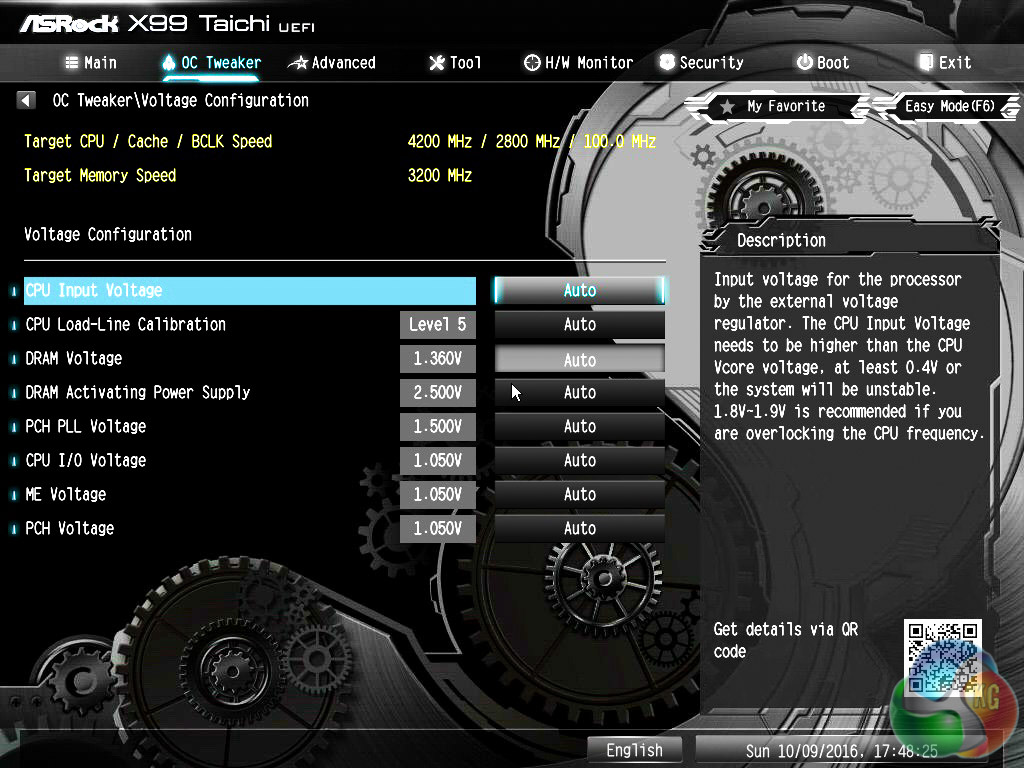Image resolution: width=1024 pixels, height=768 pixels.
Task: Click the back arrow beside the breadcrumb
Action: click(27, 100)
